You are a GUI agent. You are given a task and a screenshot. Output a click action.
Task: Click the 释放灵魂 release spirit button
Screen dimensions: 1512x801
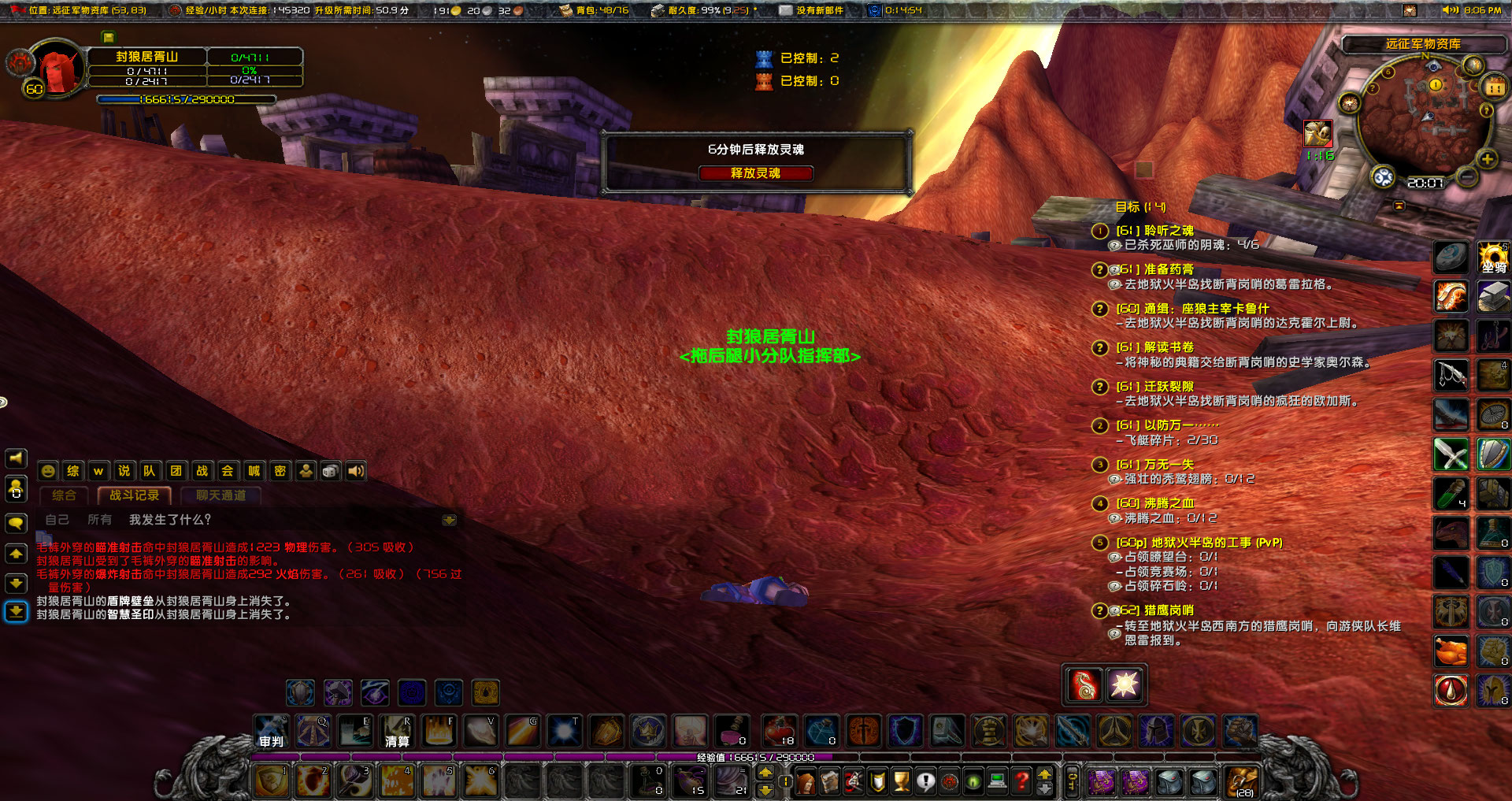(x=755, y=173)
